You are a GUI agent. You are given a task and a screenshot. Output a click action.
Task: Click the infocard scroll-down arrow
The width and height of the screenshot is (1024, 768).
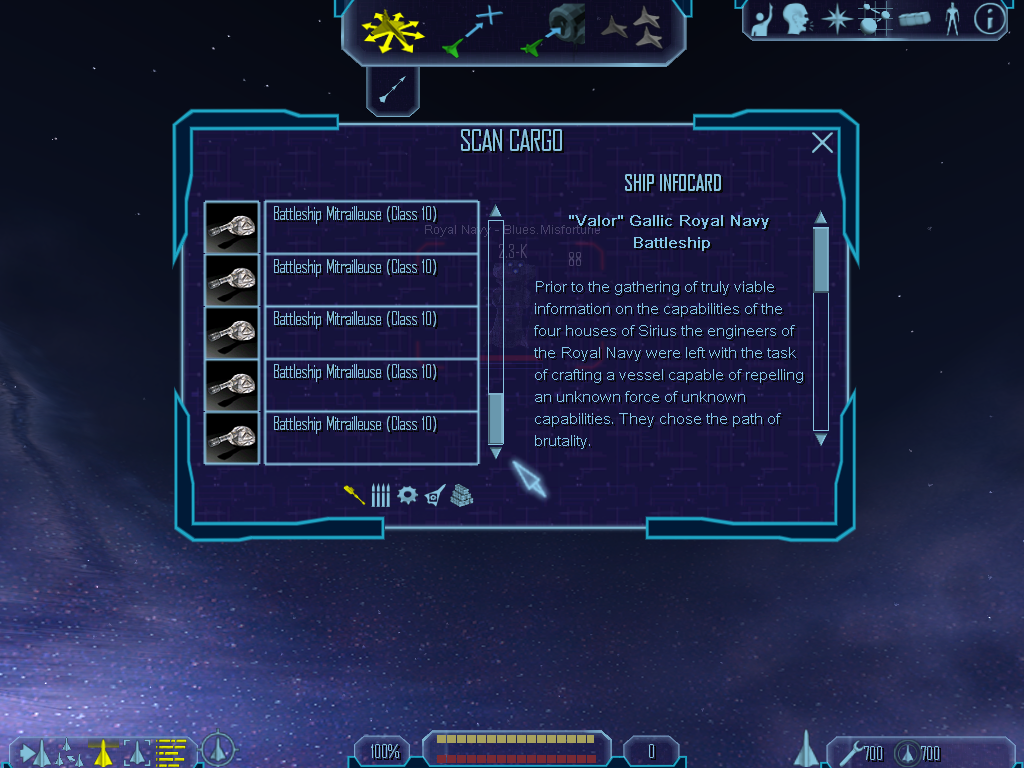coord(821,439)
